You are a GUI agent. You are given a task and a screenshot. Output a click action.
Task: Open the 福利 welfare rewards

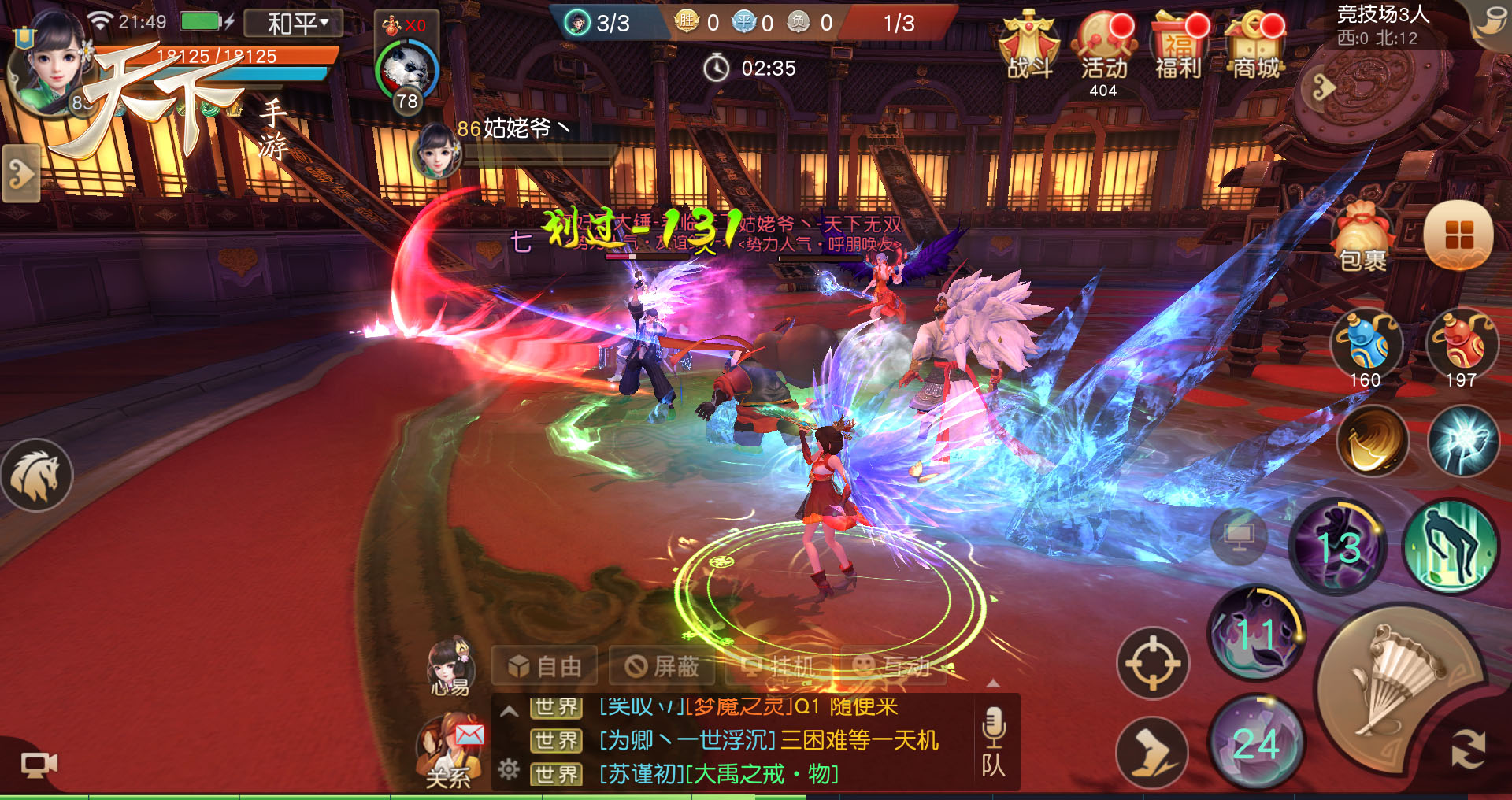pyautogui.click(x=1178, y=49)
